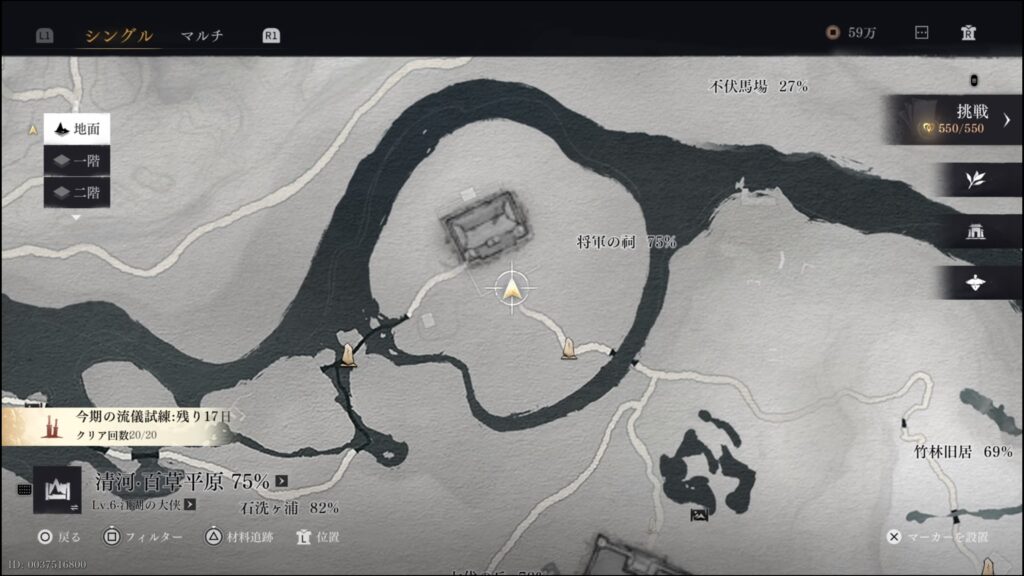Click the 将軍の祠 75% location label
Screen dimensions: 1024x576
626,242
